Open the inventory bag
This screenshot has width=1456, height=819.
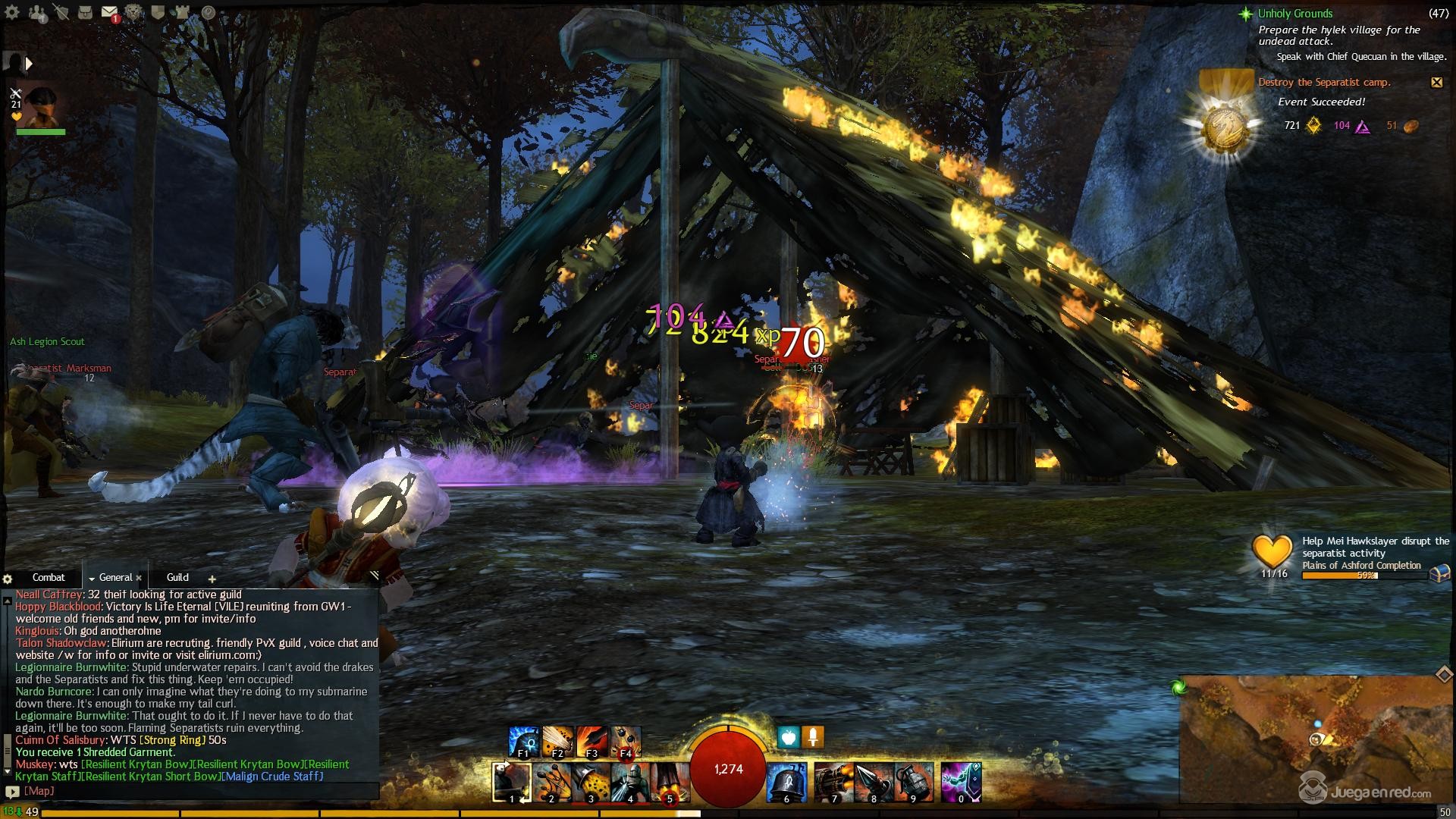[x=86, y=12]
